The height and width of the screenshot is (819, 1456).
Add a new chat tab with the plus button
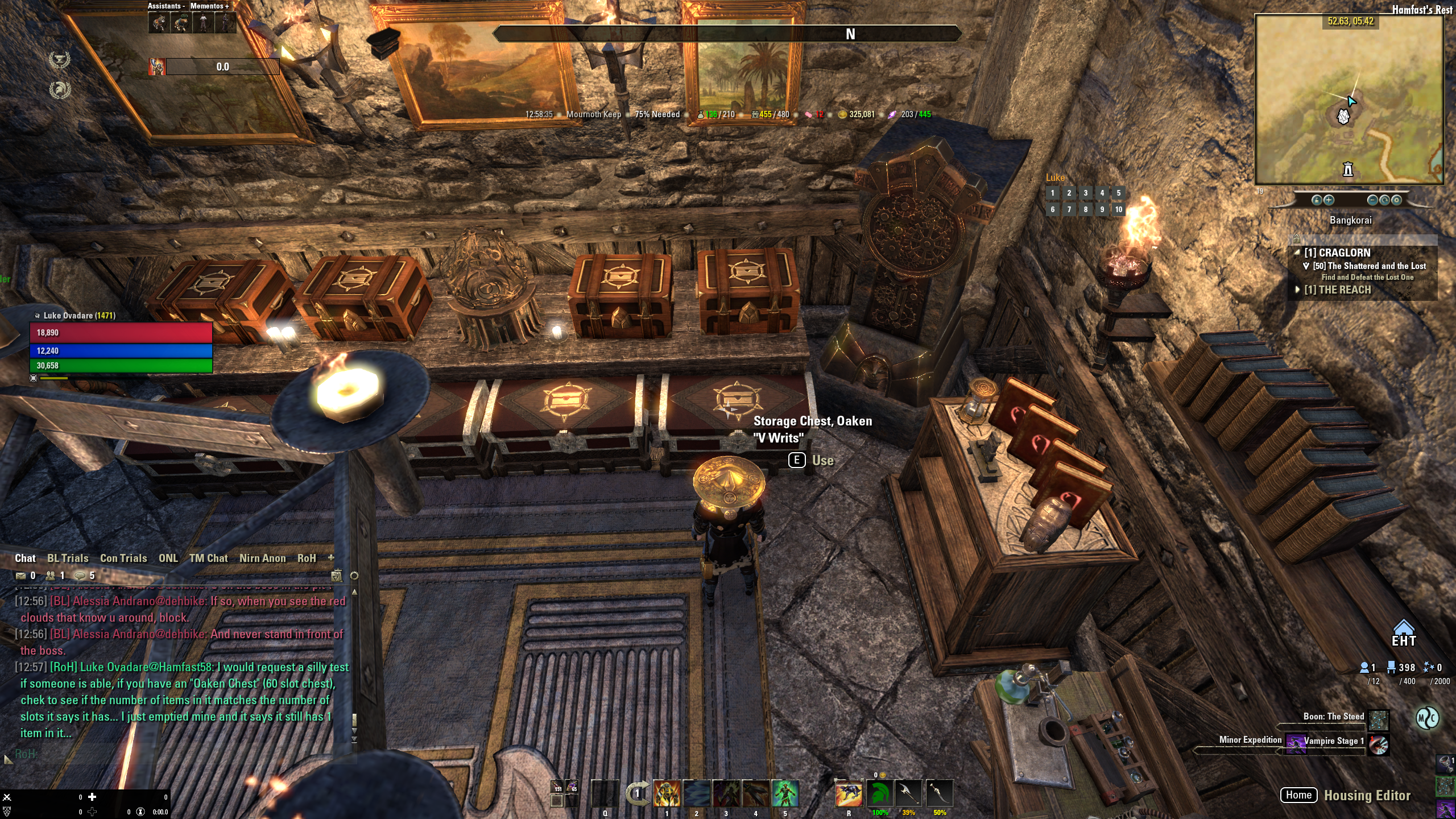[x=331, y=558]
